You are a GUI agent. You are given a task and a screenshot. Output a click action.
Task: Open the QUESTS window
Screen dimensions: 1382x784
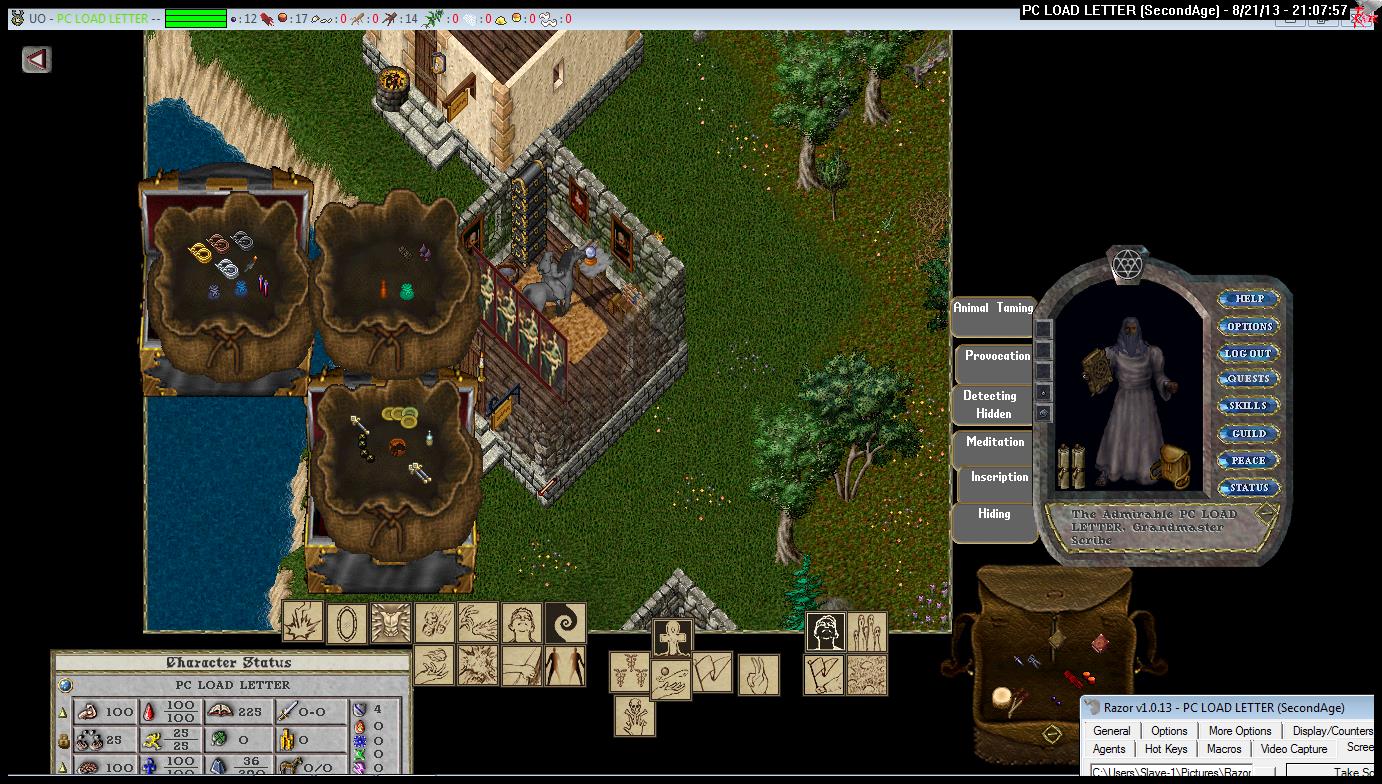pyautogui.click(x=1249, y=379)
